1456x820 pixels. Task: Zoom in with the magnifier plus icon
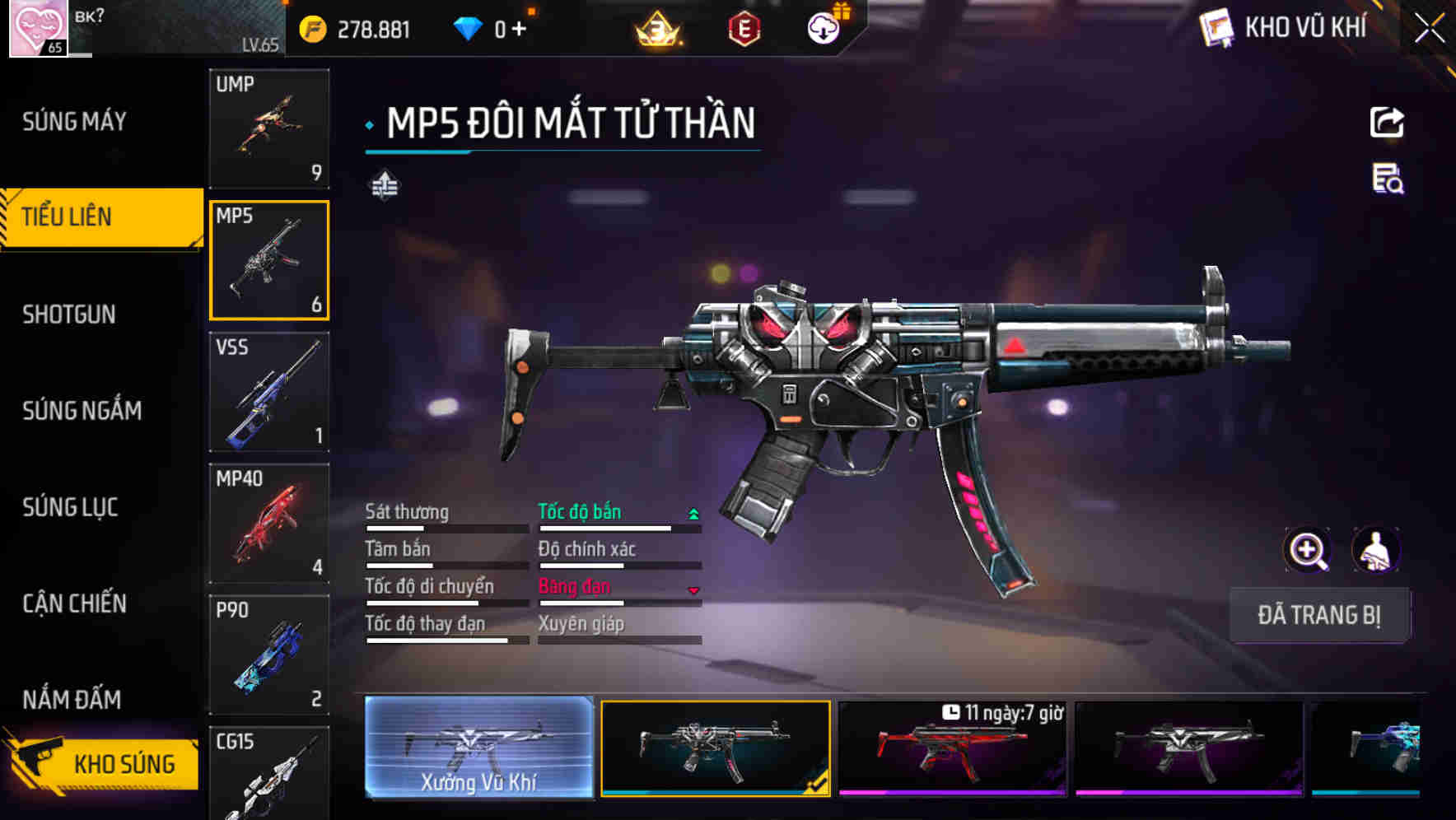[x=1307, y=551]
